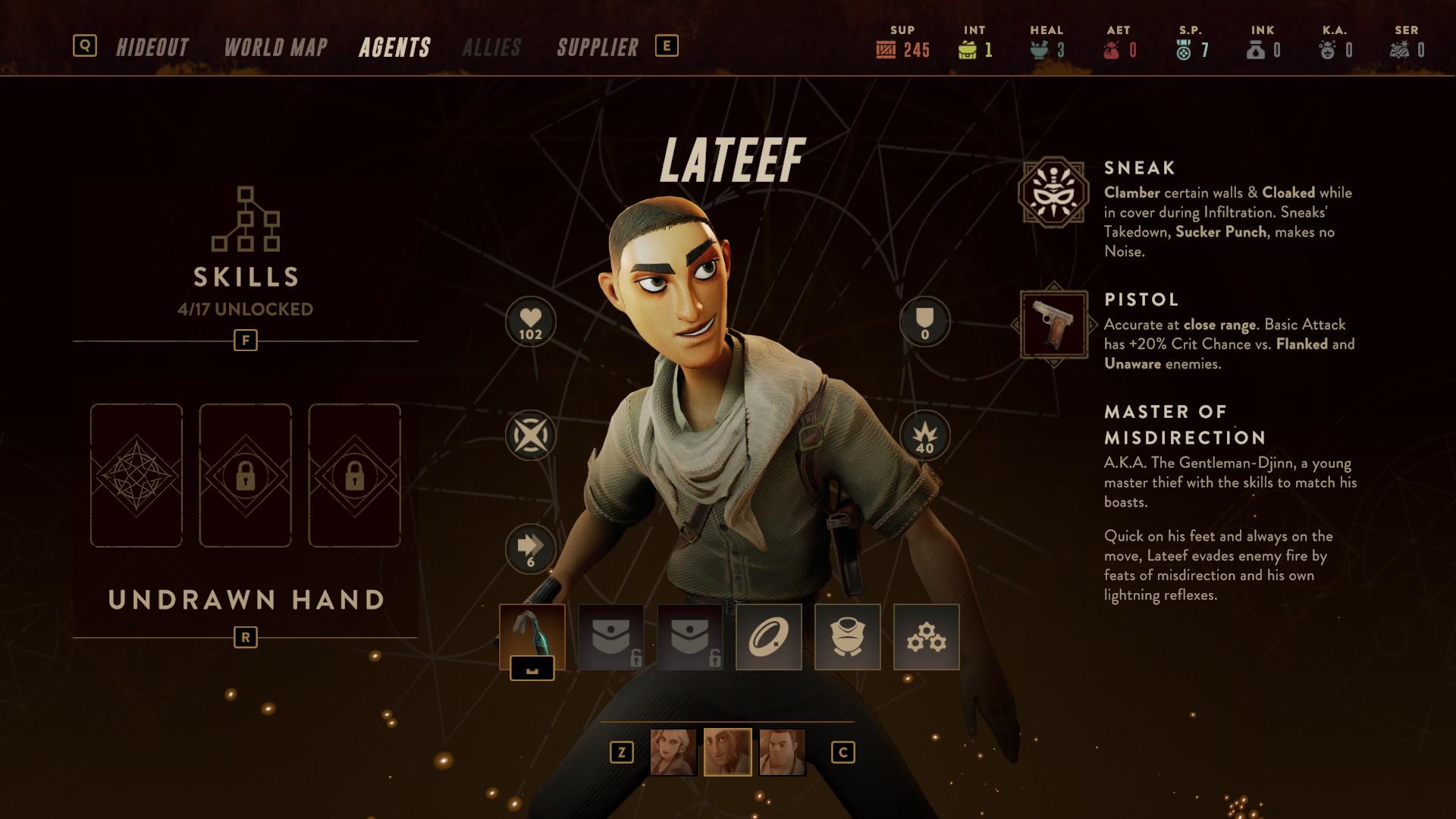Viewport: 1456px width, 819px height.
Task: Go to the Supplier tab
Action: [x=598, y=48]
